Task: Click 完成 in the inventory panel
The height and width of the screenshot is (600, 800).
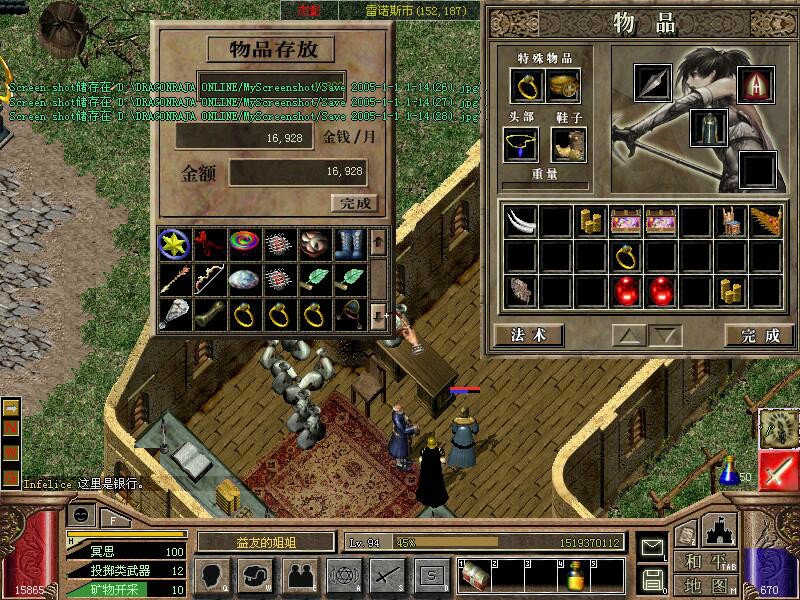Action: [760, 335]
